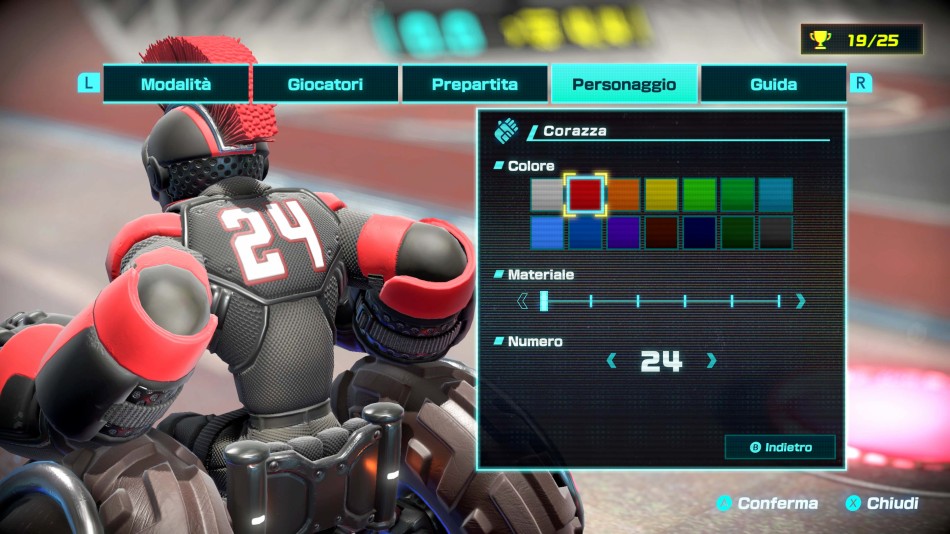950x534 pixels.
Task: Select the currently highlighted red swatch
Action: coord(585,194)
